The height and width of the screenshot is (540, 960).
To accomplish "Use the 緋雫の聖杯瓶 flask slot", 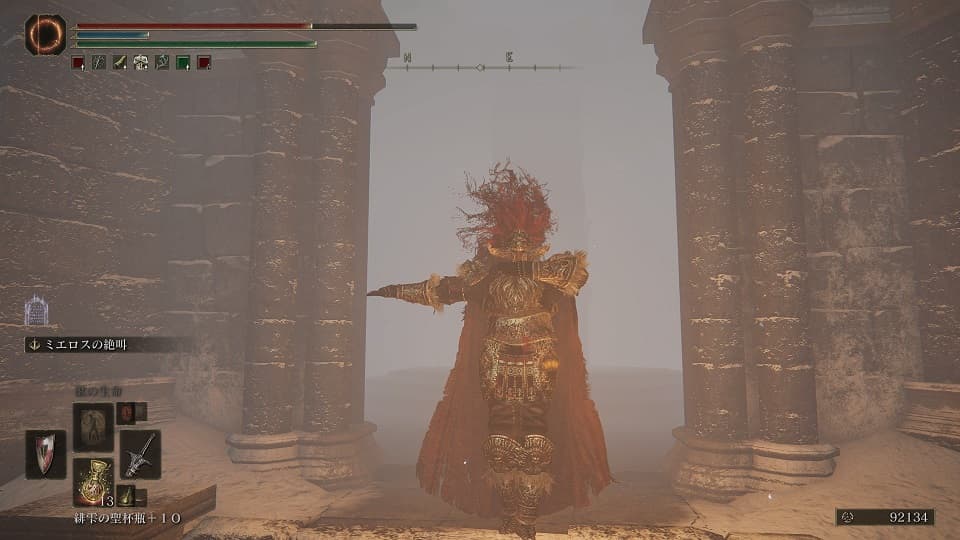I will pos(93,479).
